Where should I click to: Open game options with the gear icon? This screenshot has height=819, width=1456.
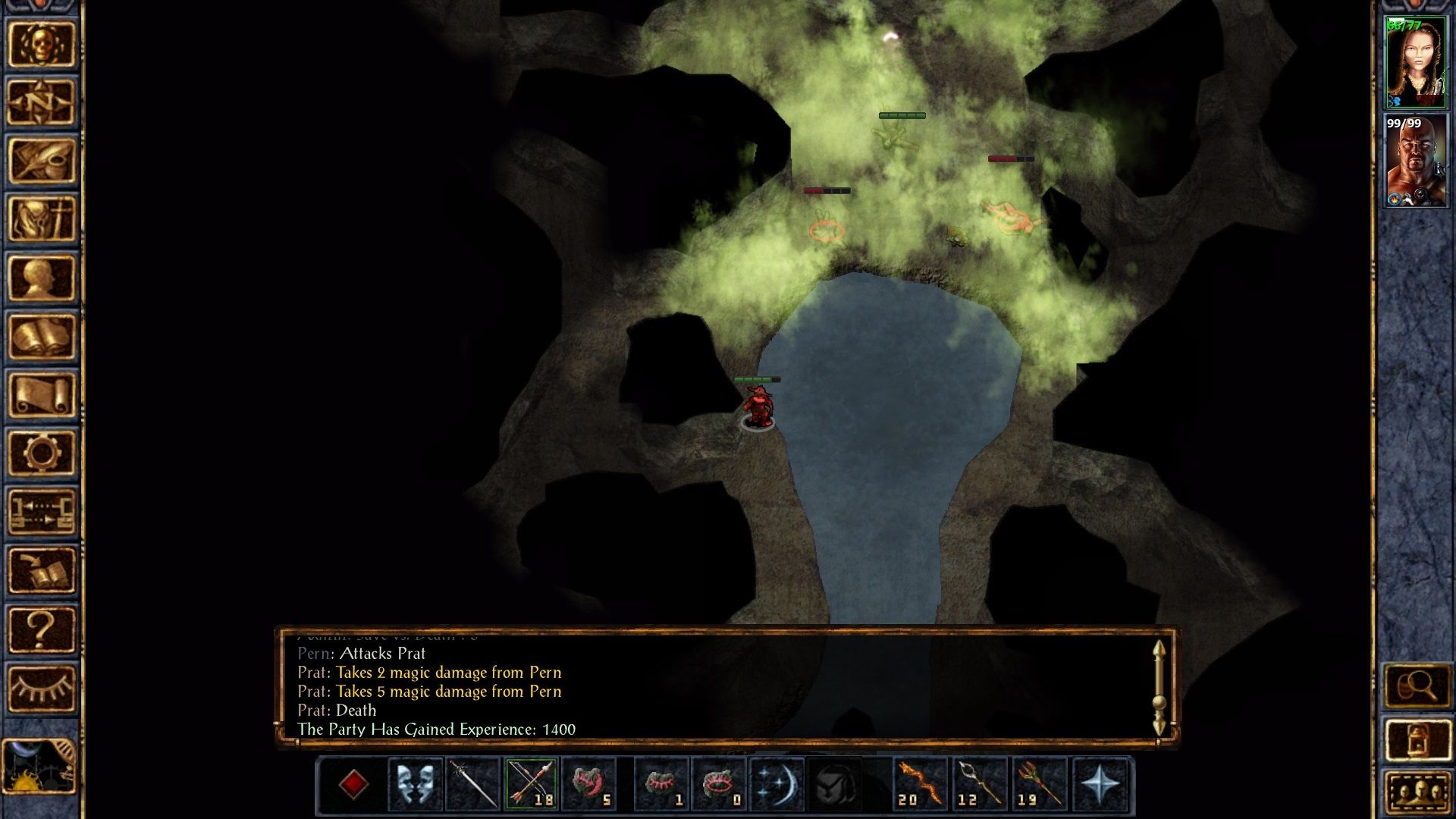click(41, 453)
